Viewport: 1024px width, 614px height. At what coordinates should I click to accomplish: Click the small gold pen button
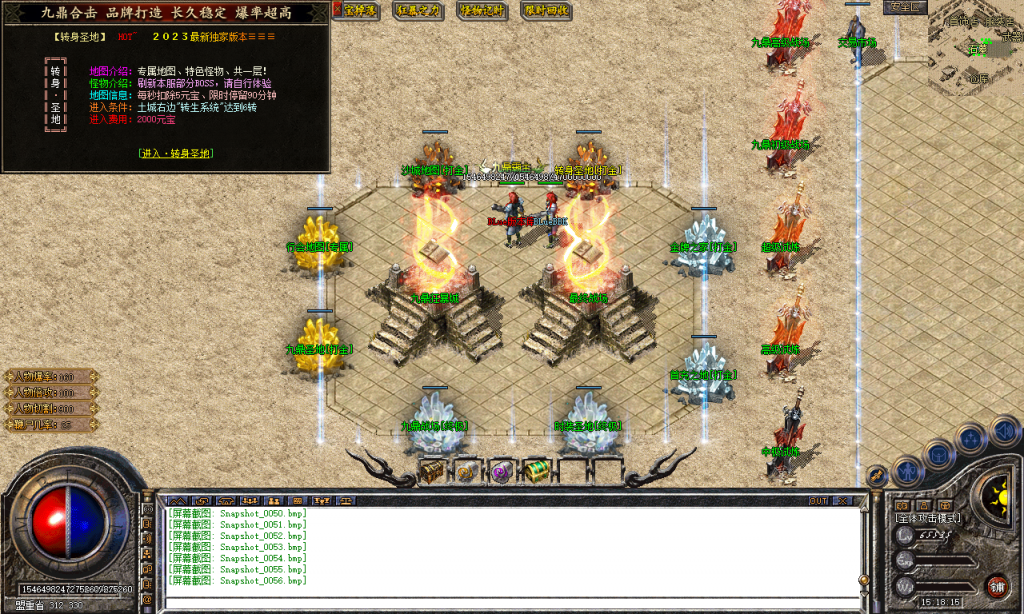coord(876,476)
